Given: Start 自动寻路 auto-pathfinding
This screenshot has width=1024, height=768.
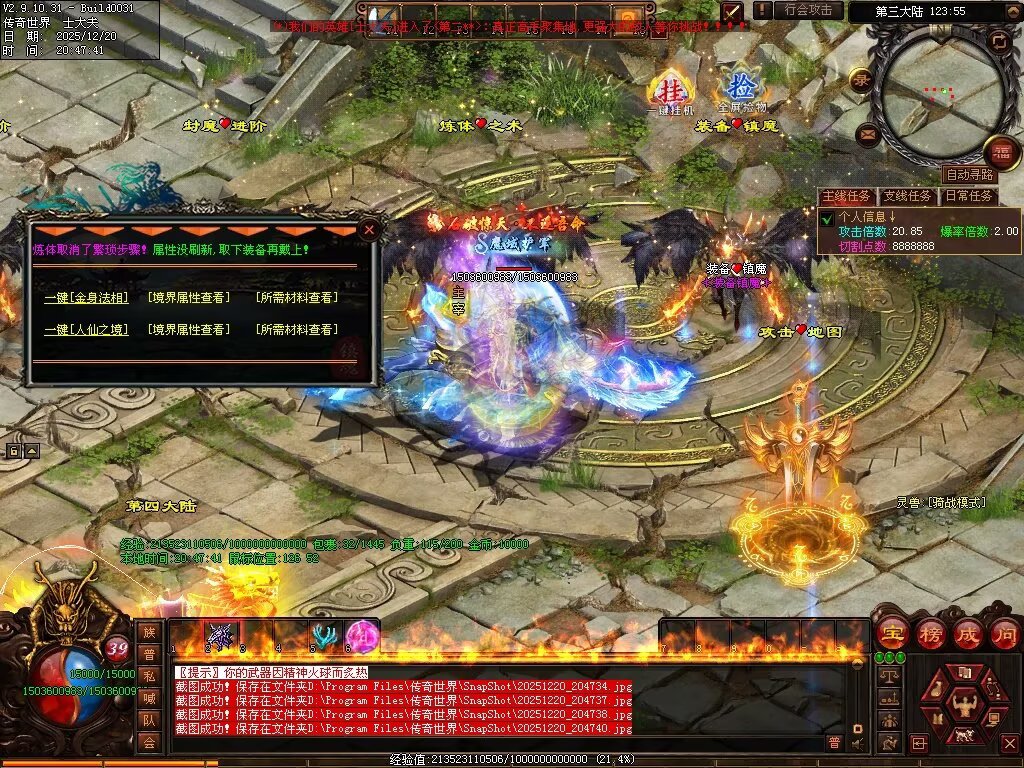Looking at the screenshot, I should pos(969,174).
